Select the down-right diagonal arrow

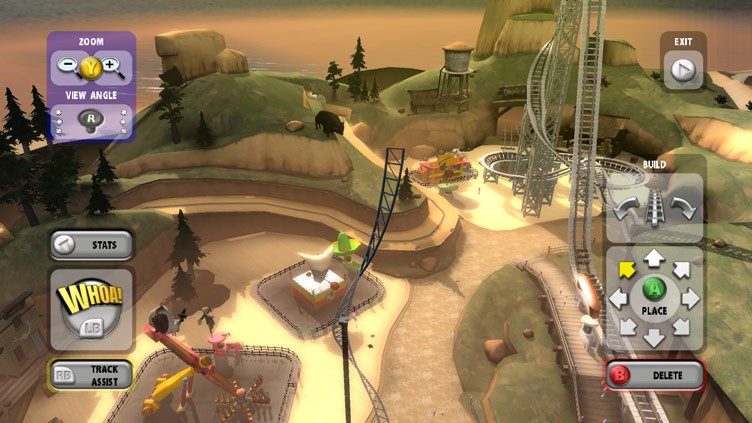[x=683, y=327]
